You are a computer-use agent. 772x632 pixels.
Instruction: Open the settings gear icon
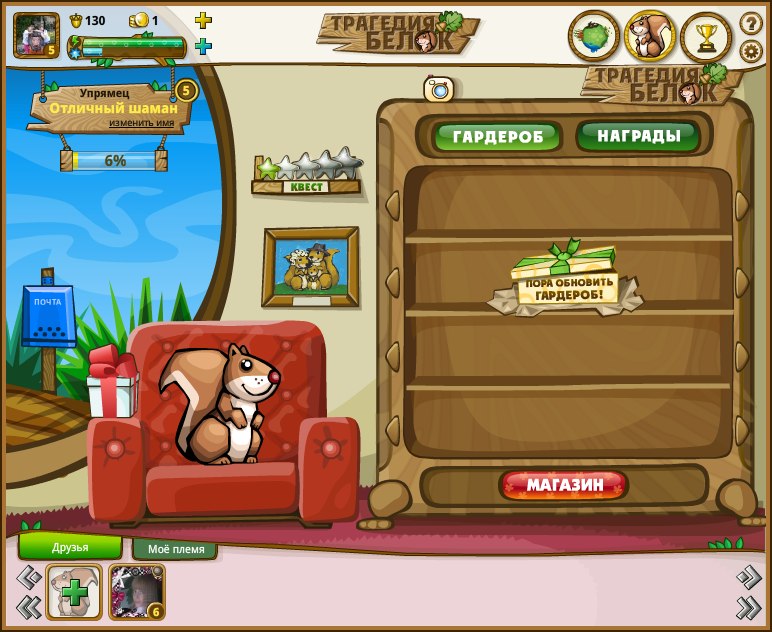pyautogui.click(x=751, y=51)
